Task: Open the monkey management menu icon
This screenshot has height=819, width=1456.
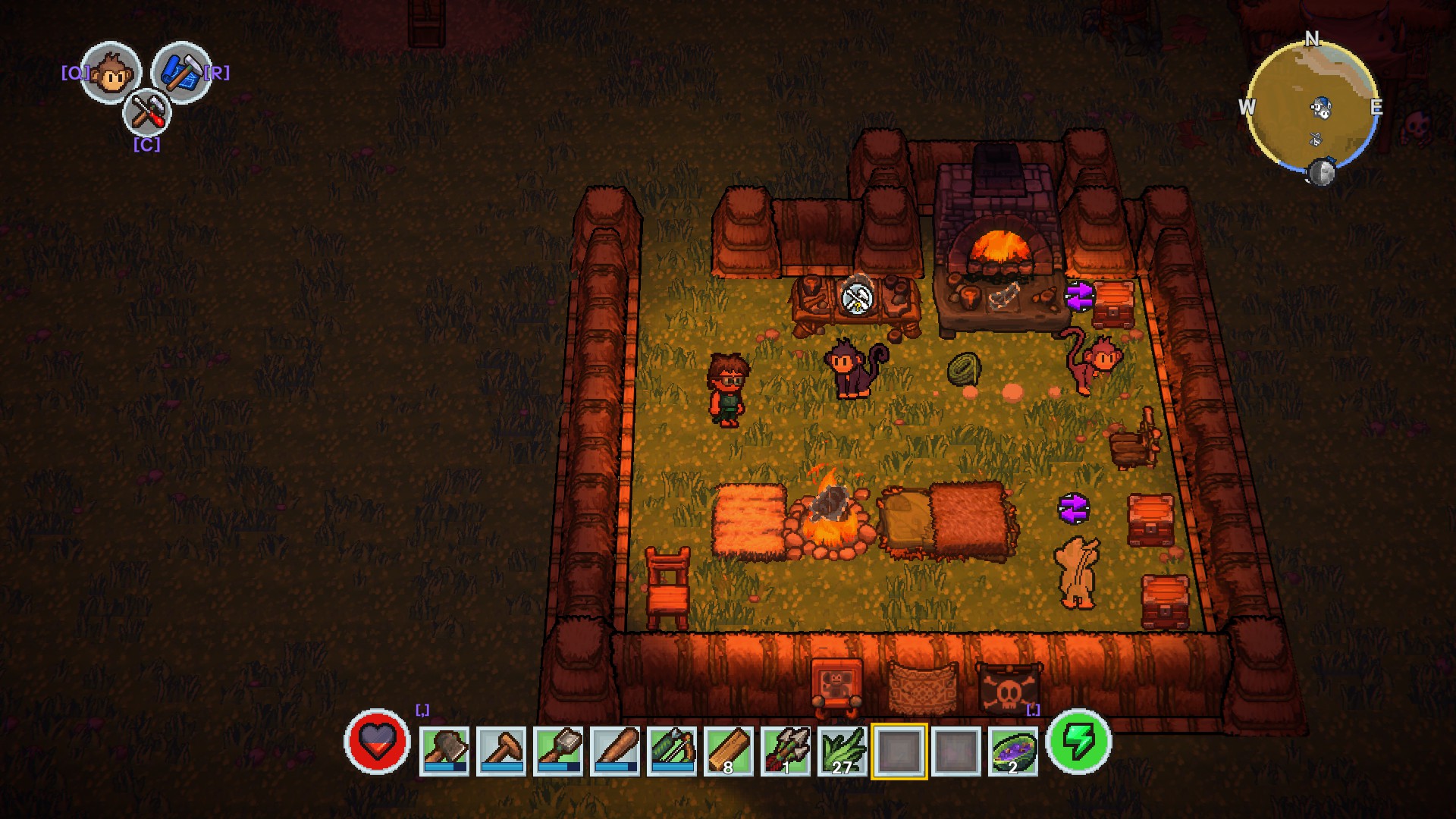Action: tap(111, 74)
